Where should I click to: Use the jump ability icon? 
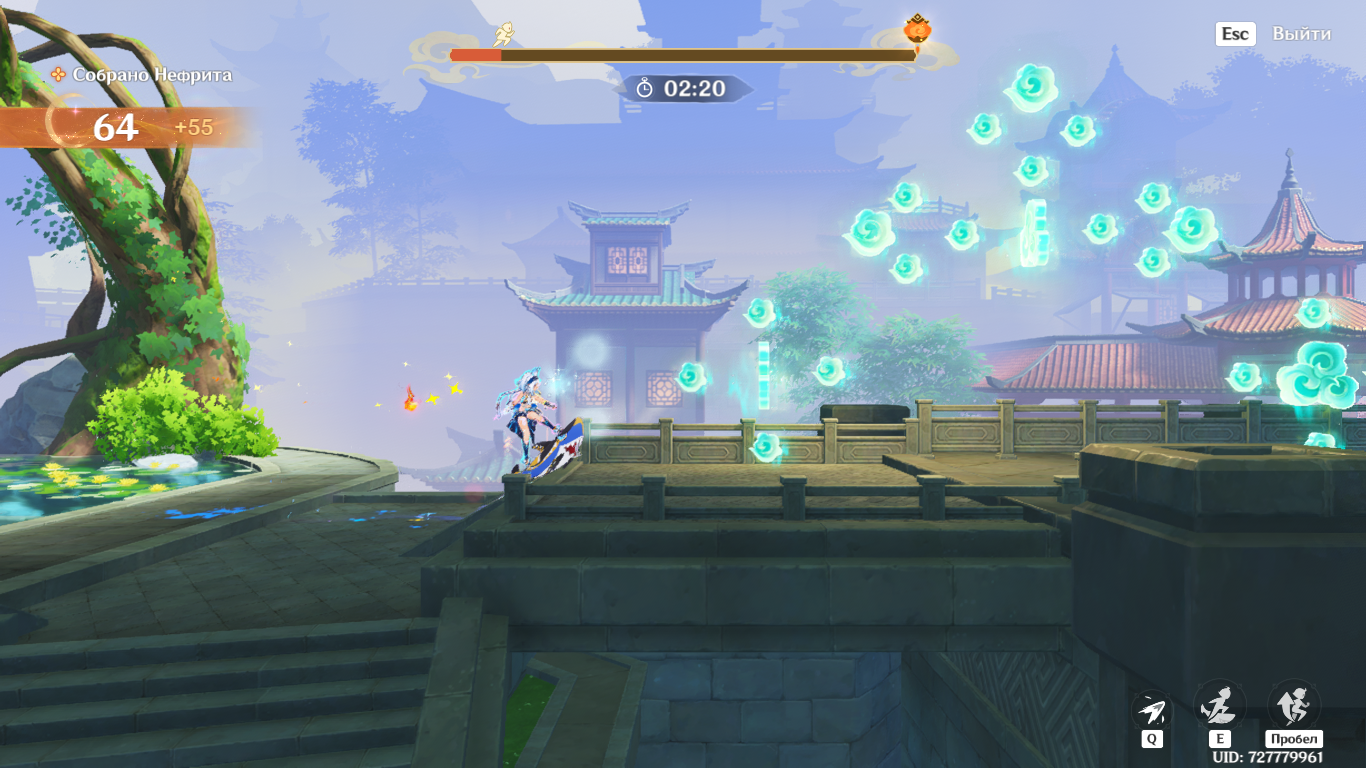pos(1293,706)
